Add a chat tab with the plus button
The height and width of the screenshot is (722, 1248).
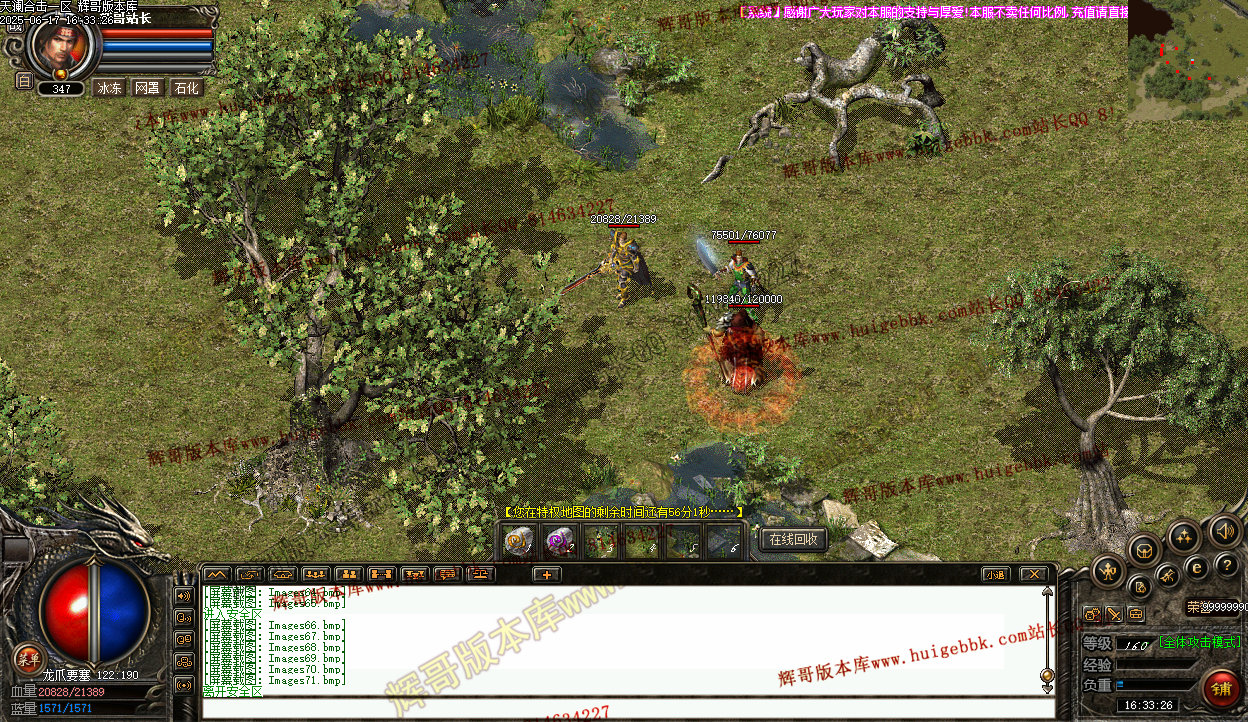click(x=546, y=574)
